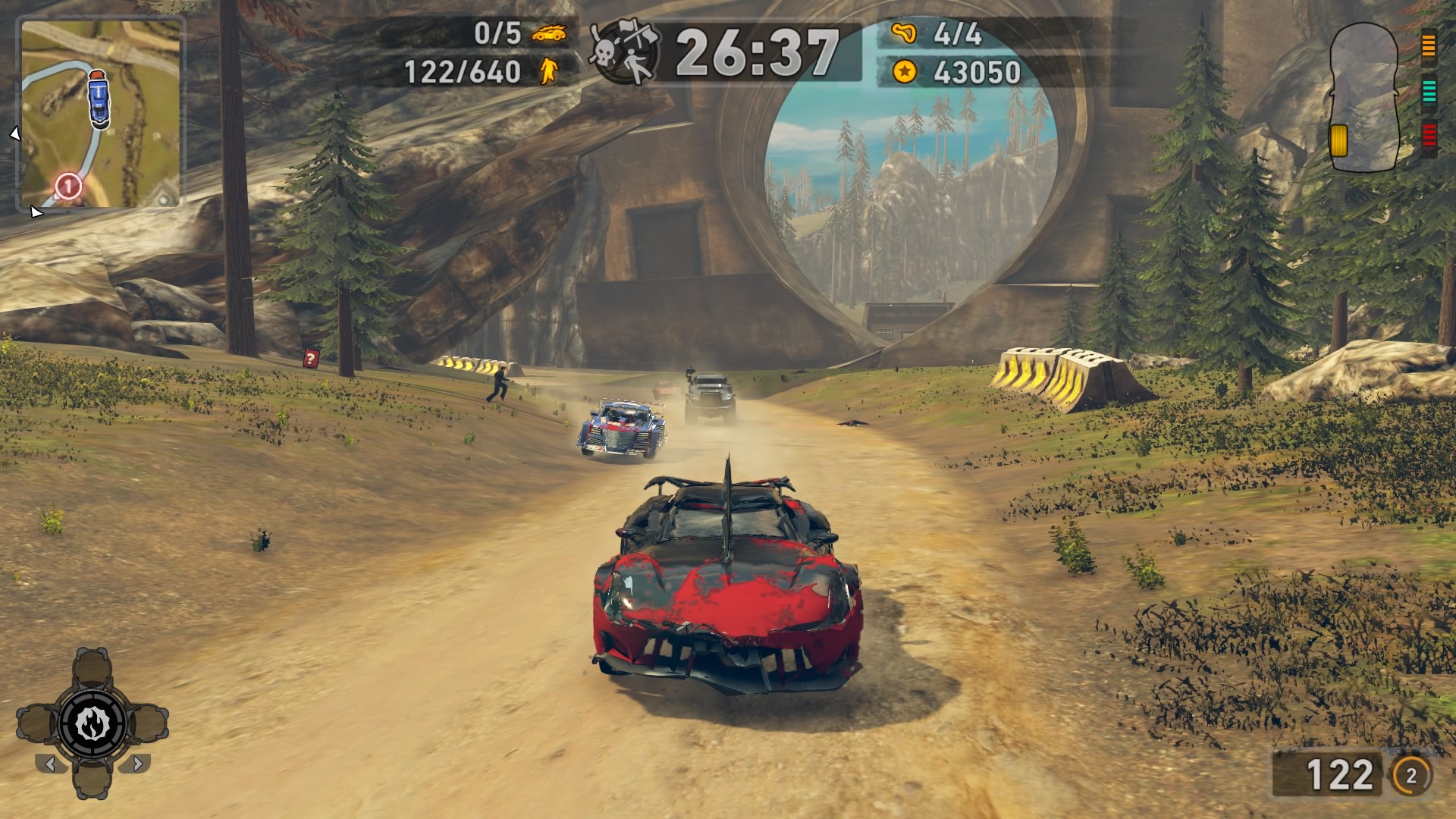Click the blue car marker on the minimap

99,96
